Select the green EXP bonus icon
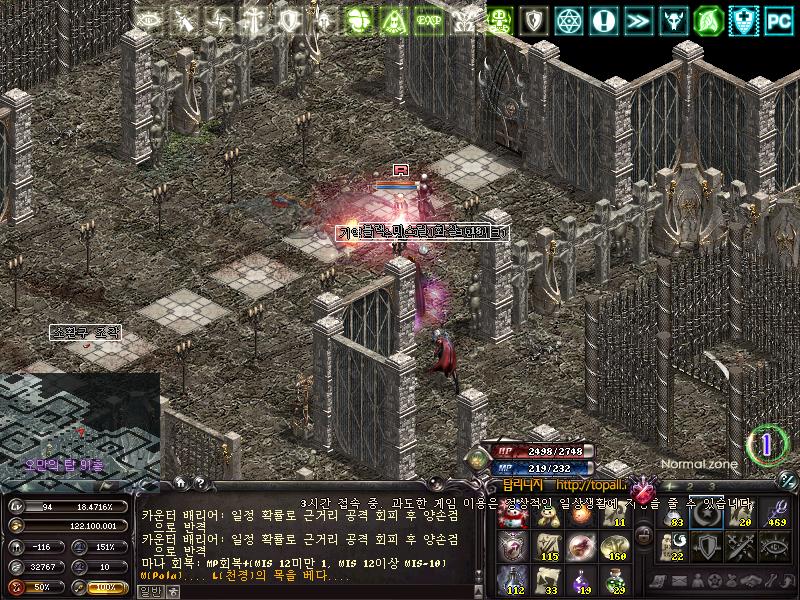 click(428, 19)
